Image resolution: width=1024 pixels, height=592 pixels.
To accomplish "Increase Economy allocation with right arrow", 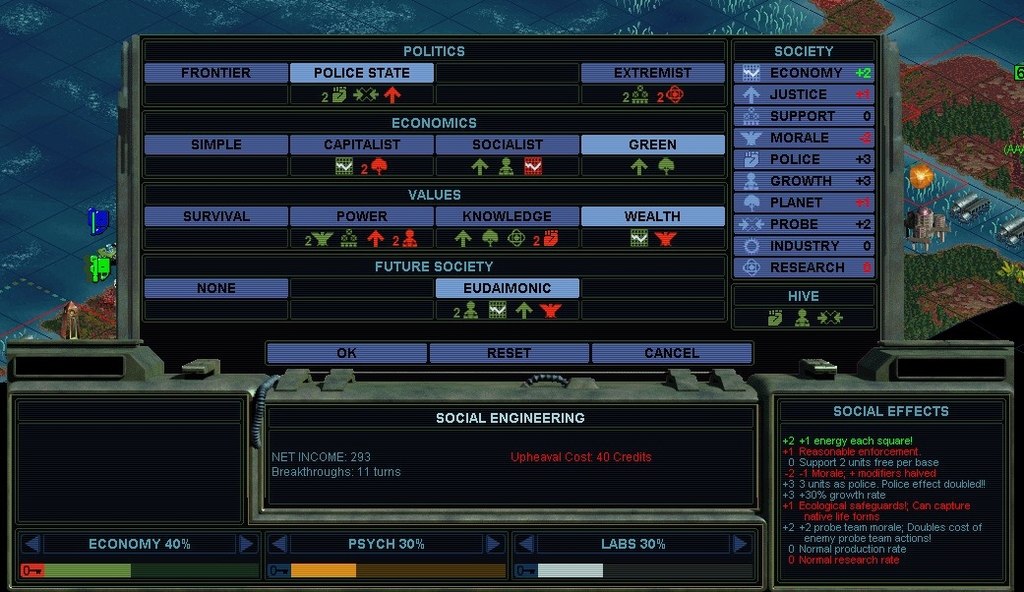I will tap(247, 544).
